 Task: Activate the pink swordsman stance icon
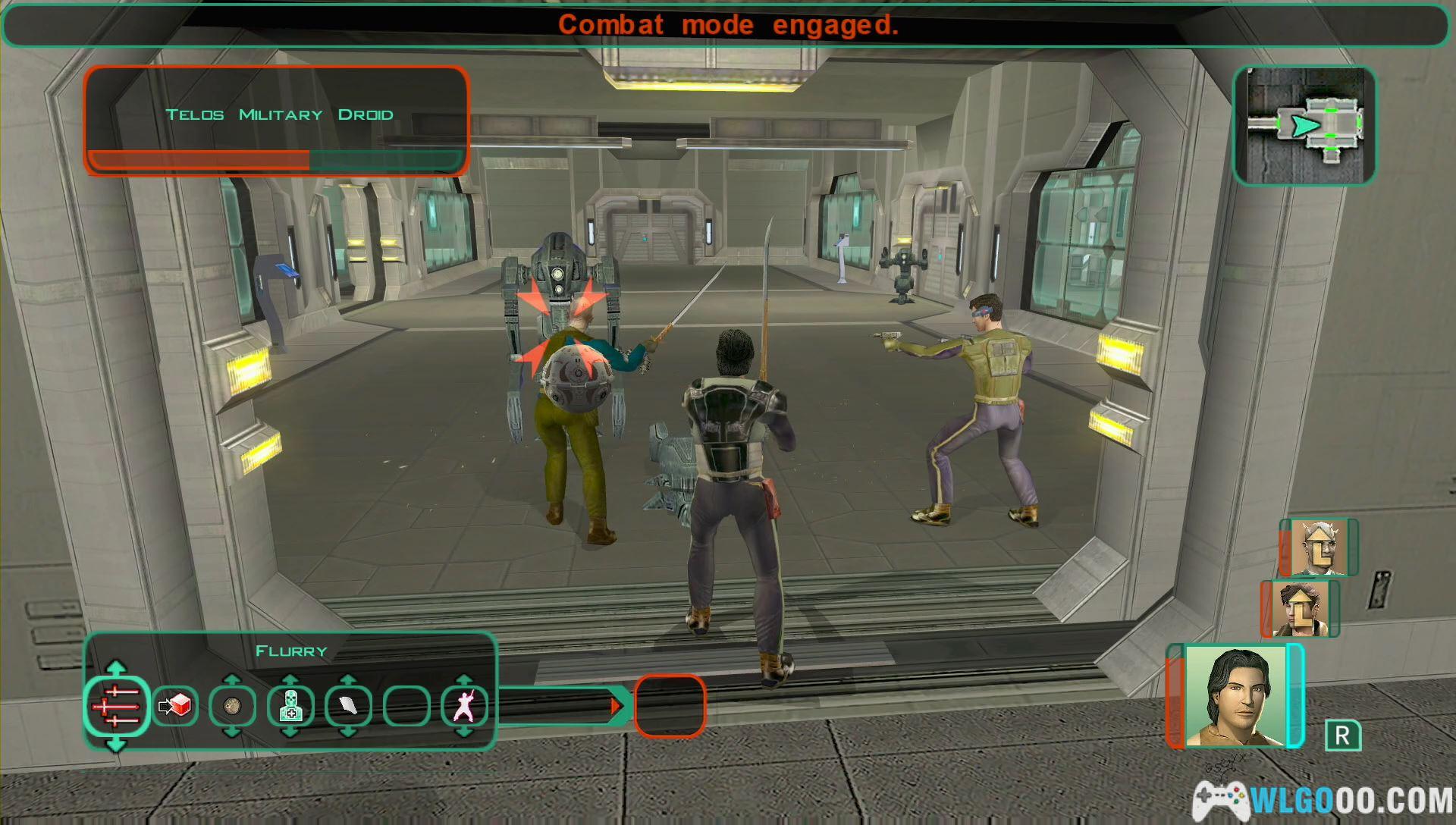pos(464,707)
